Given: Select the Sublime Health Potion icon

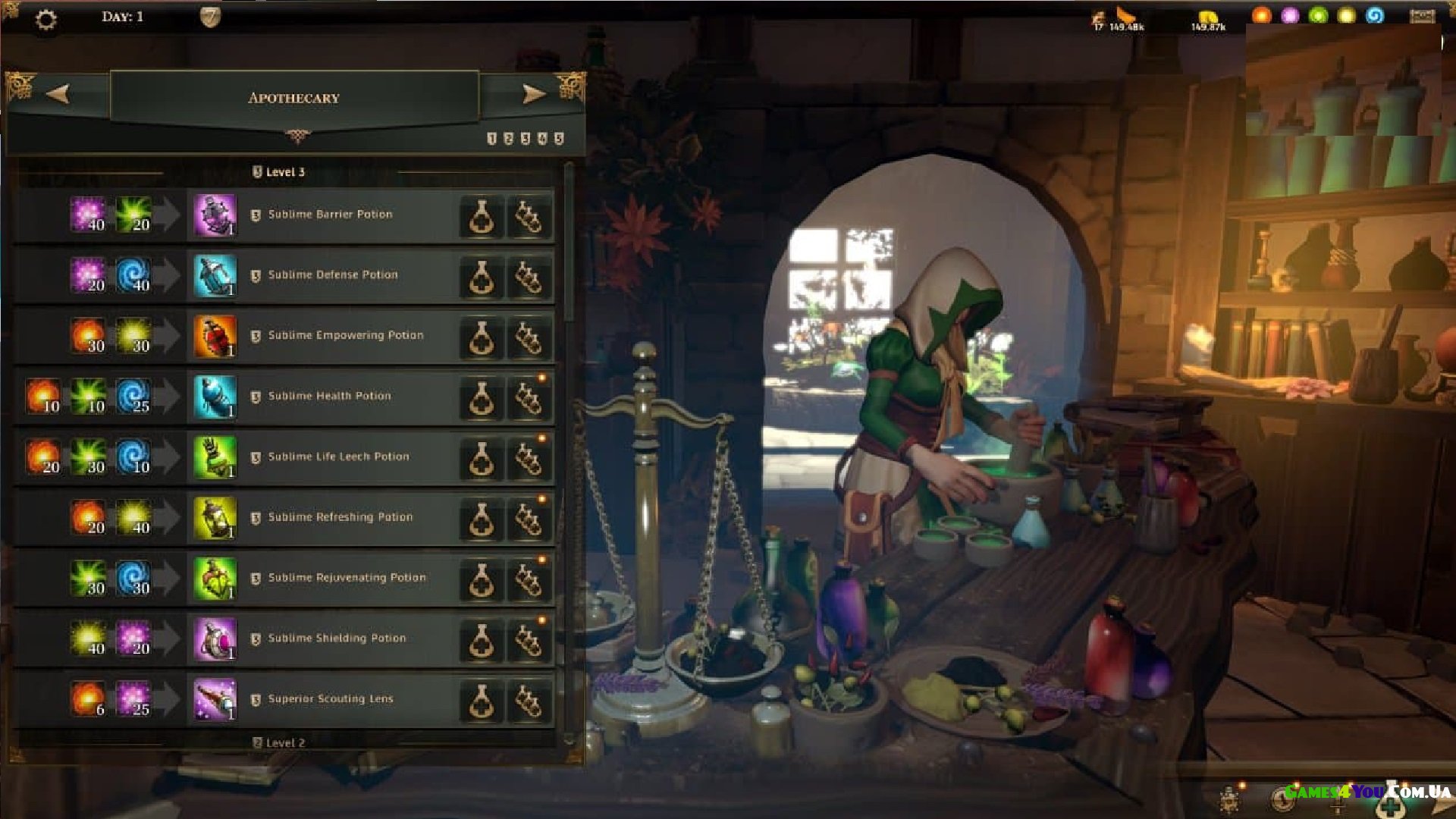Looking at the screenshot, I should point(215,397).
